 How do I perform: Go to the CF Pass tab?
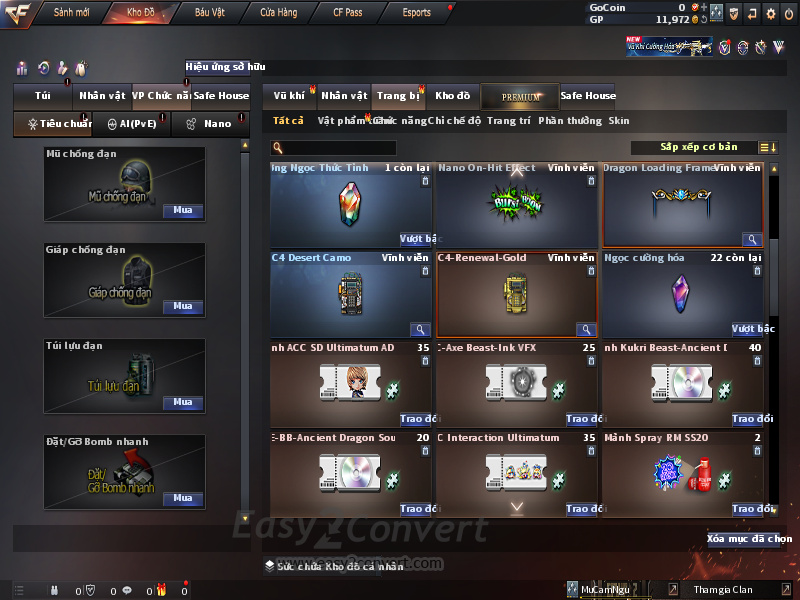349,13
